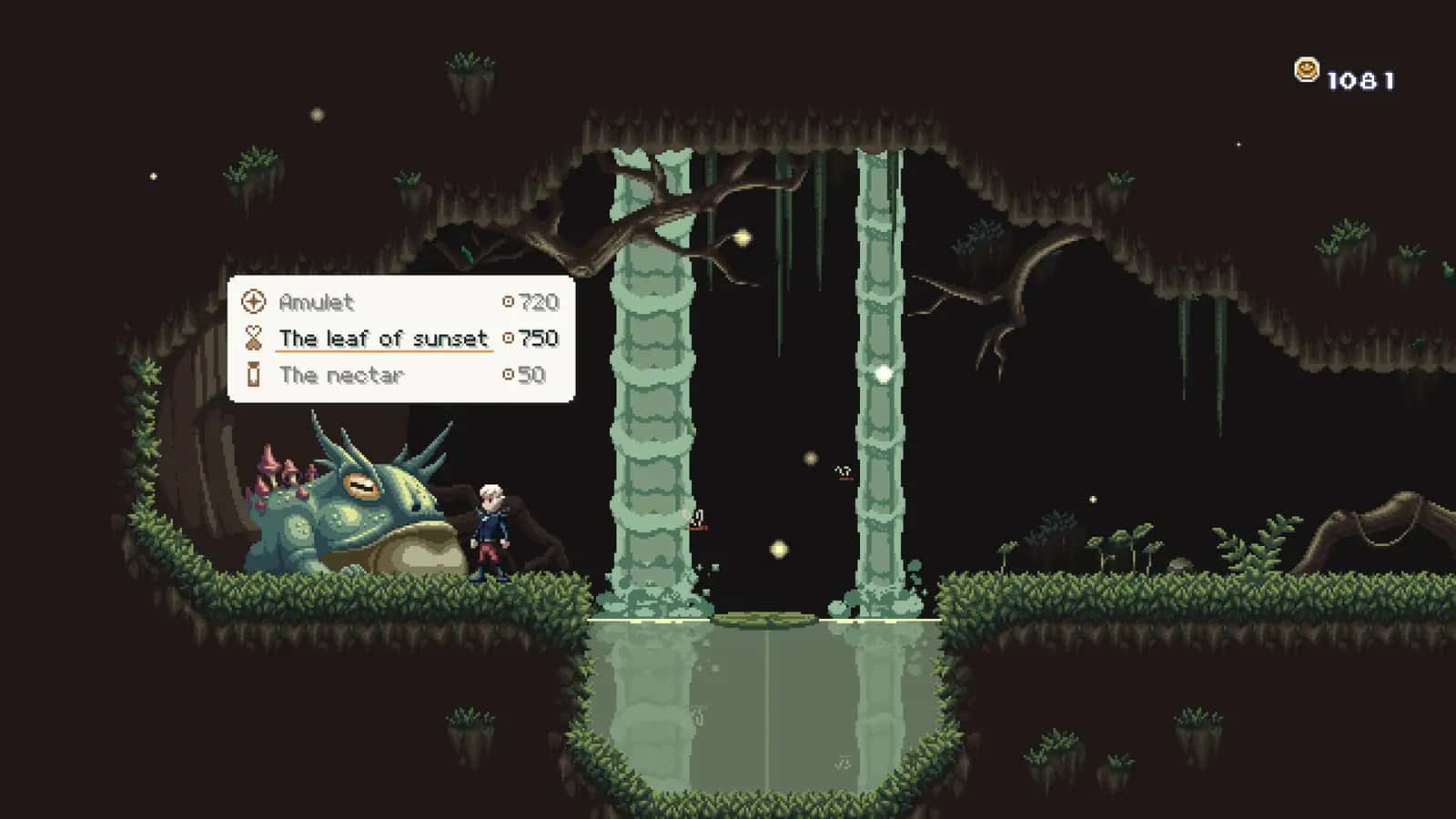Click the 720 price to buy the Amulet

537,302
